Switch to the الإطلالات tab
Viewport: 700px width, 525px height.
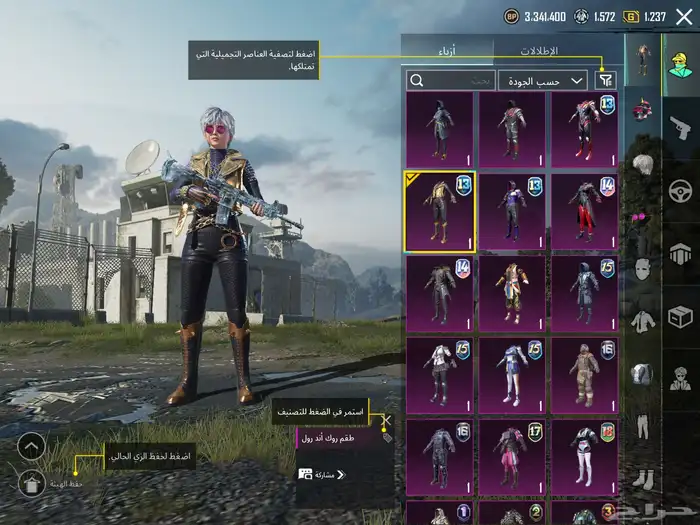[x=540, y=50]
